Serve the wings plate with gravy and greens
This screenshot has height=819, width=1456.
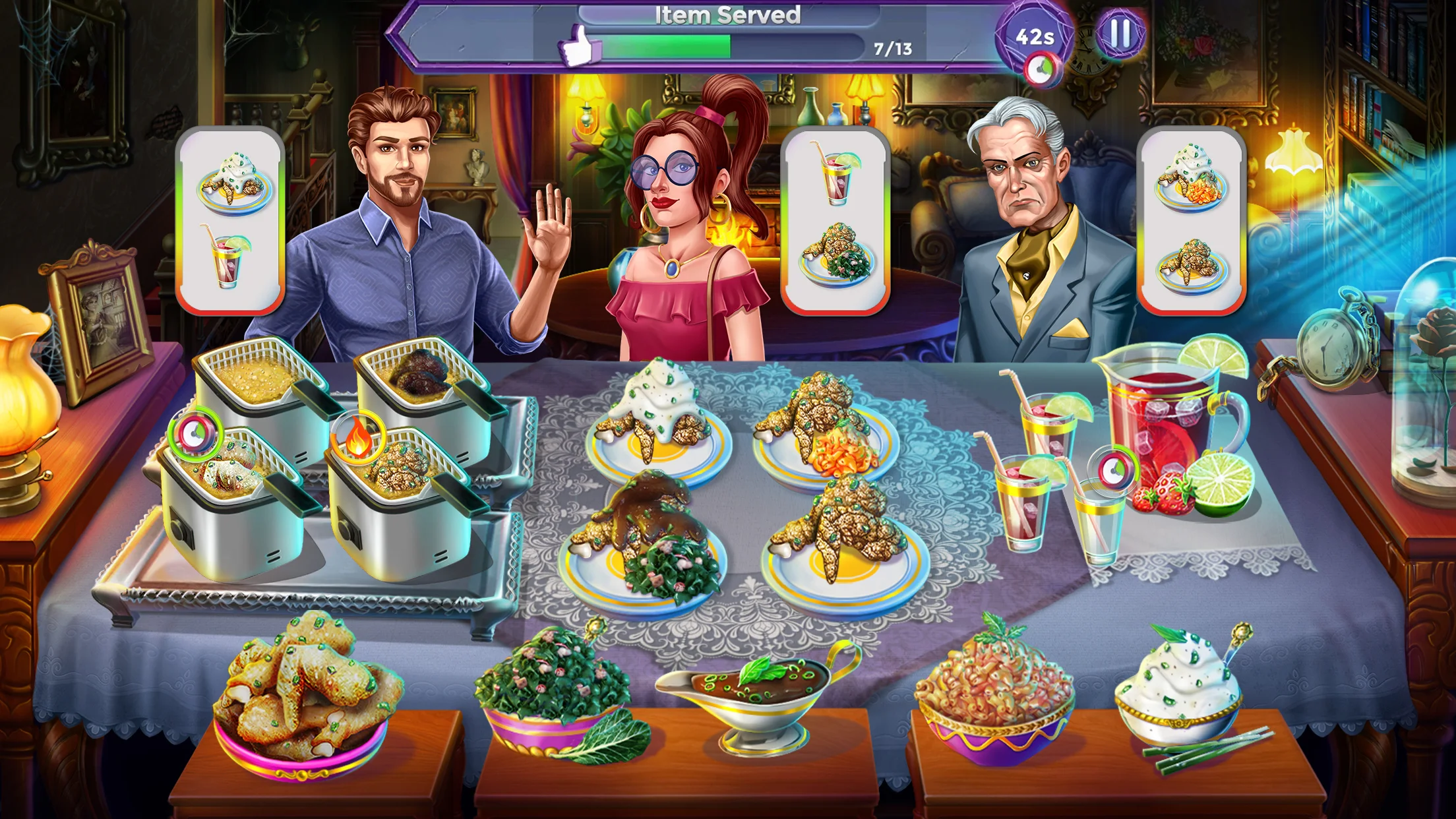643,547
